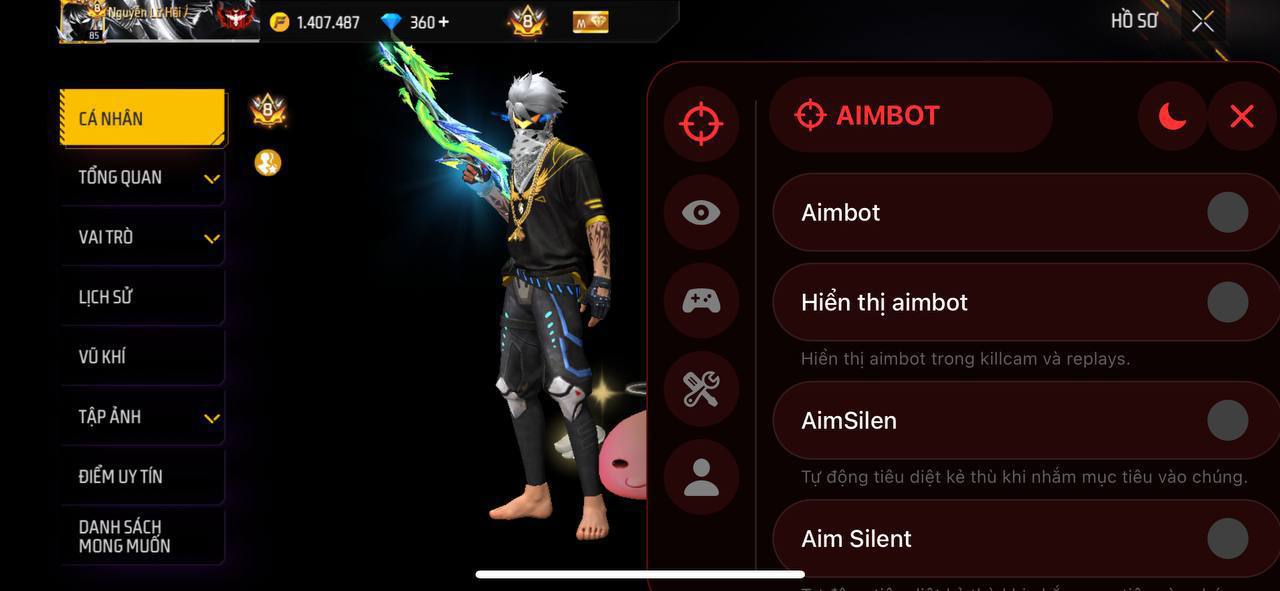
Task: Open the VAI TRÒ menu entry
Action: click(141, 238)
